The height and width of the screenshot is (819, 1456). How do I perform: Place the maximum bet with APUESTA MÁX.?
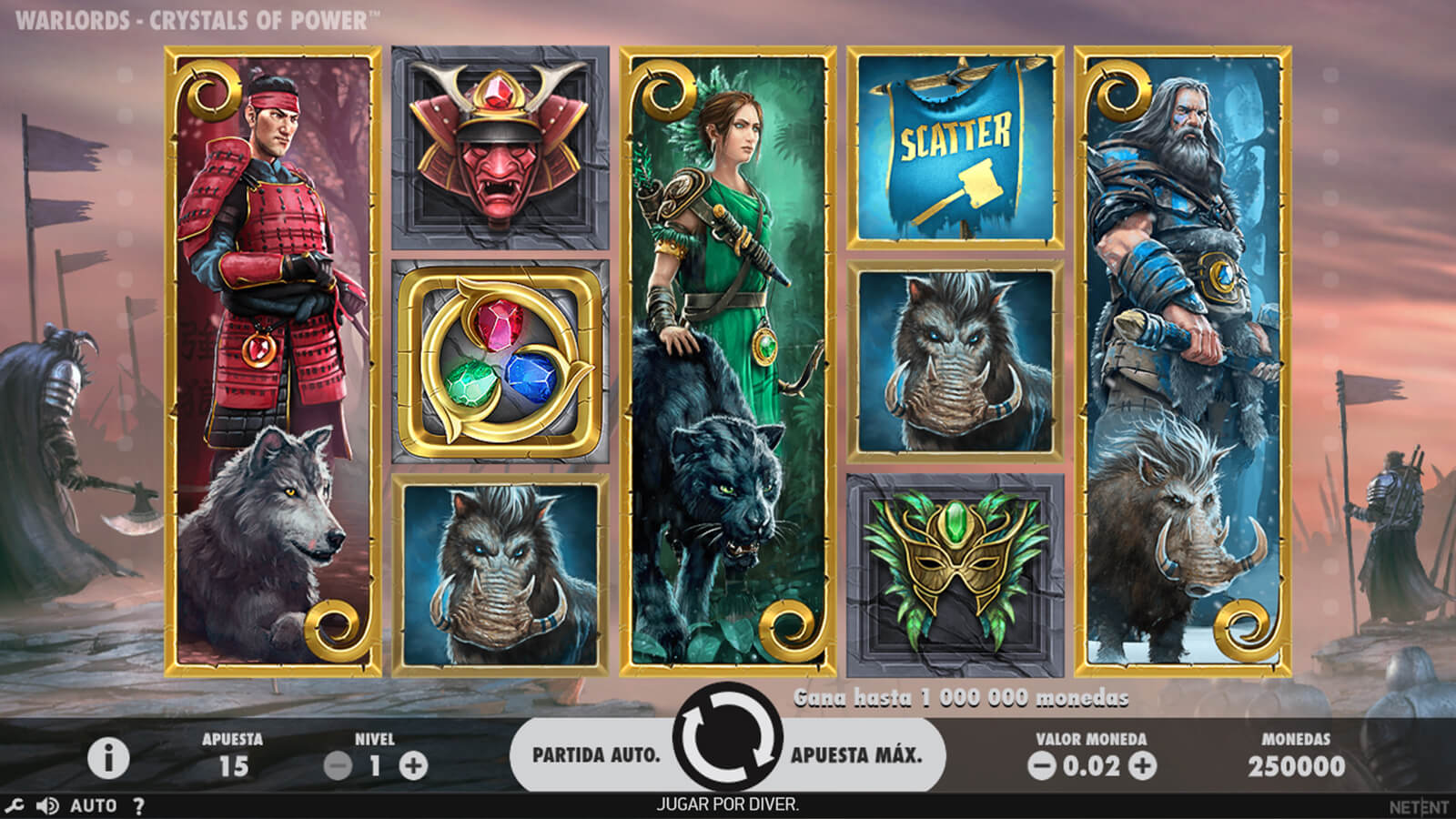click(x=856, y=755)
